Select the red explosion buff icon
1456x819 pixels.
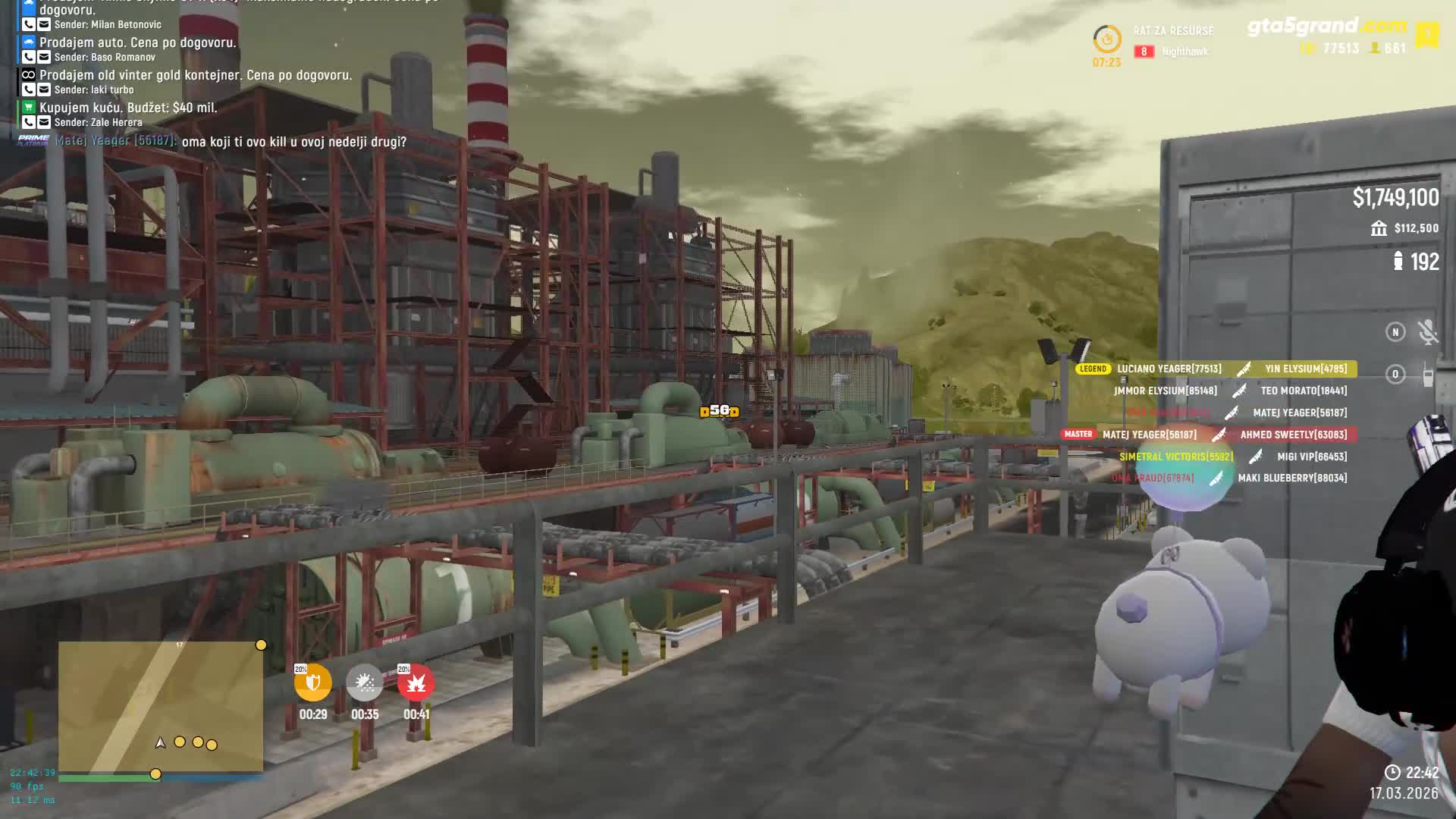[x=416, y=683]
